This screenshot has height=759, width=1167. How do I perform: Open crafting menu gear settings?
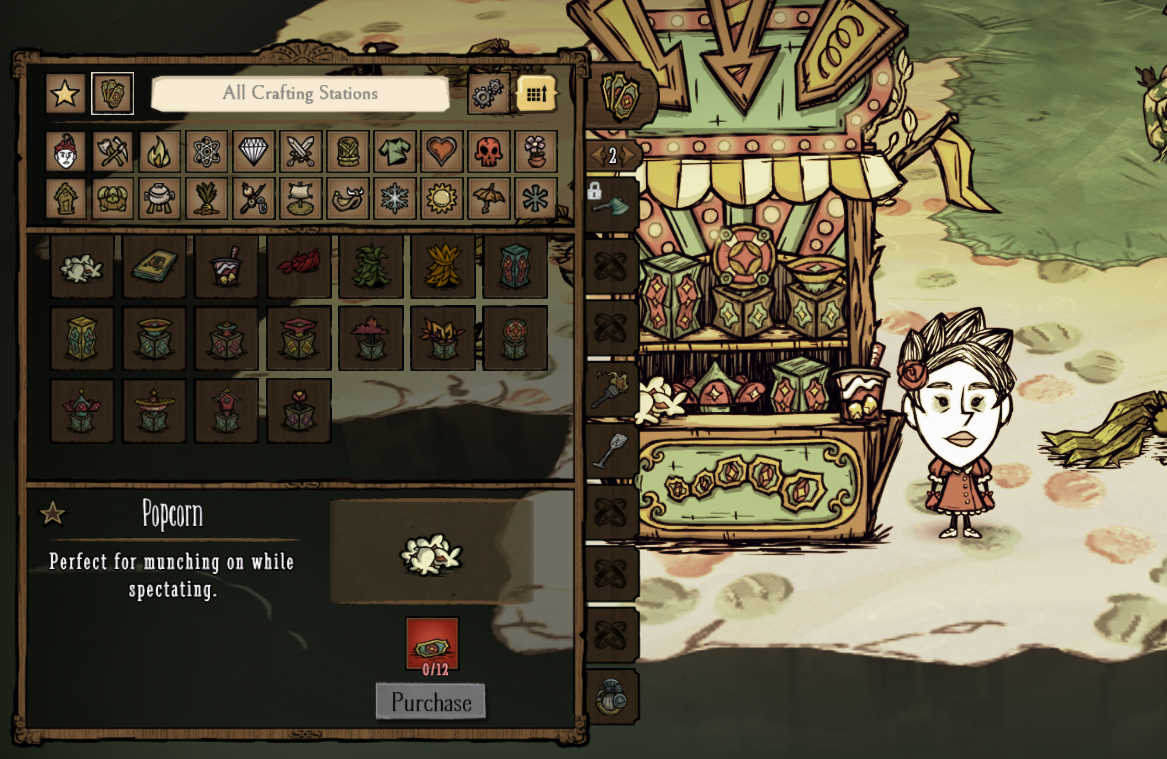488,94
